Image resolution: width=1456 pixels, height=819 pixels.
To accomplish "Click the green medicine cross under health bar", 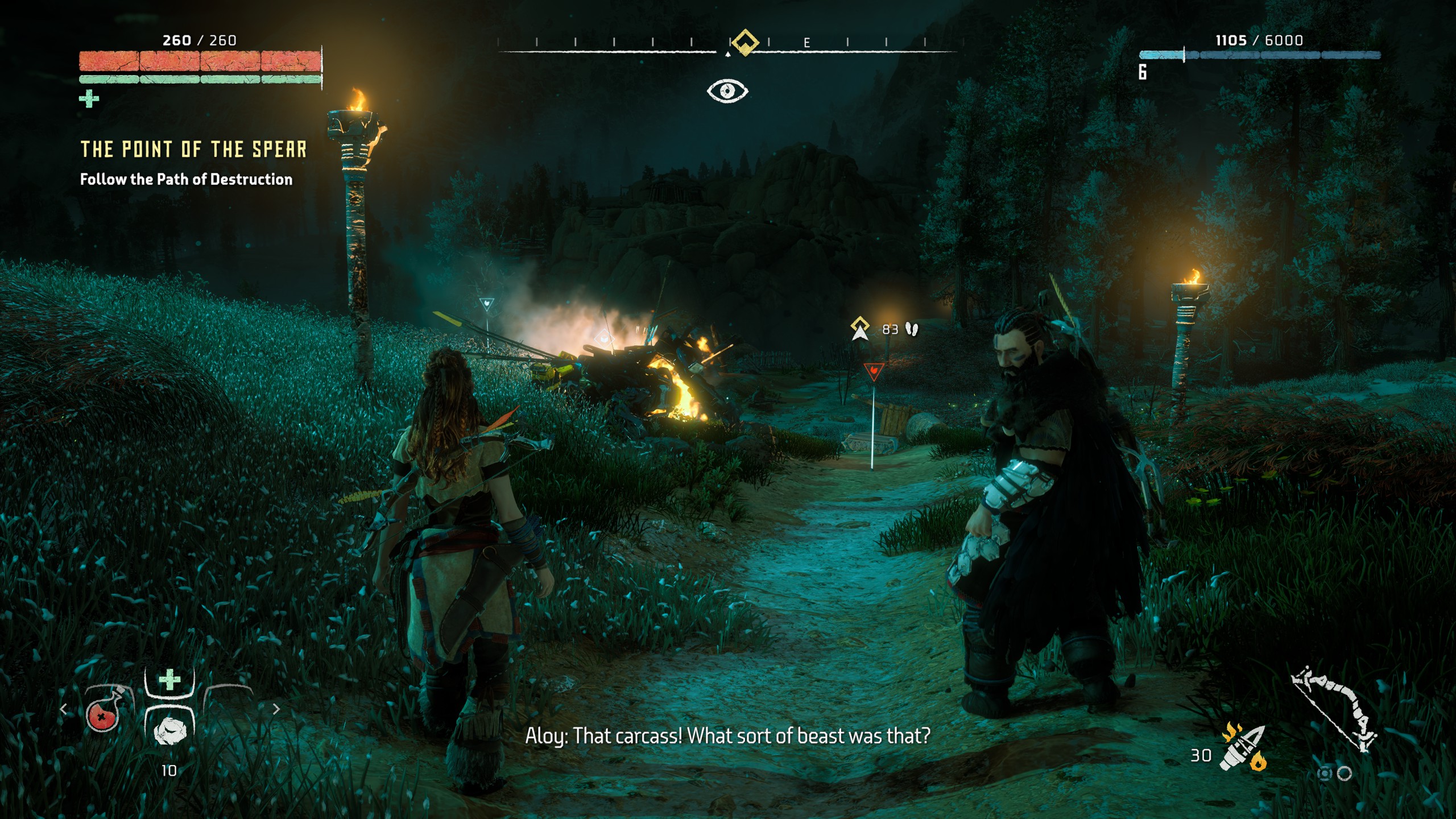I will pos(89,99).
